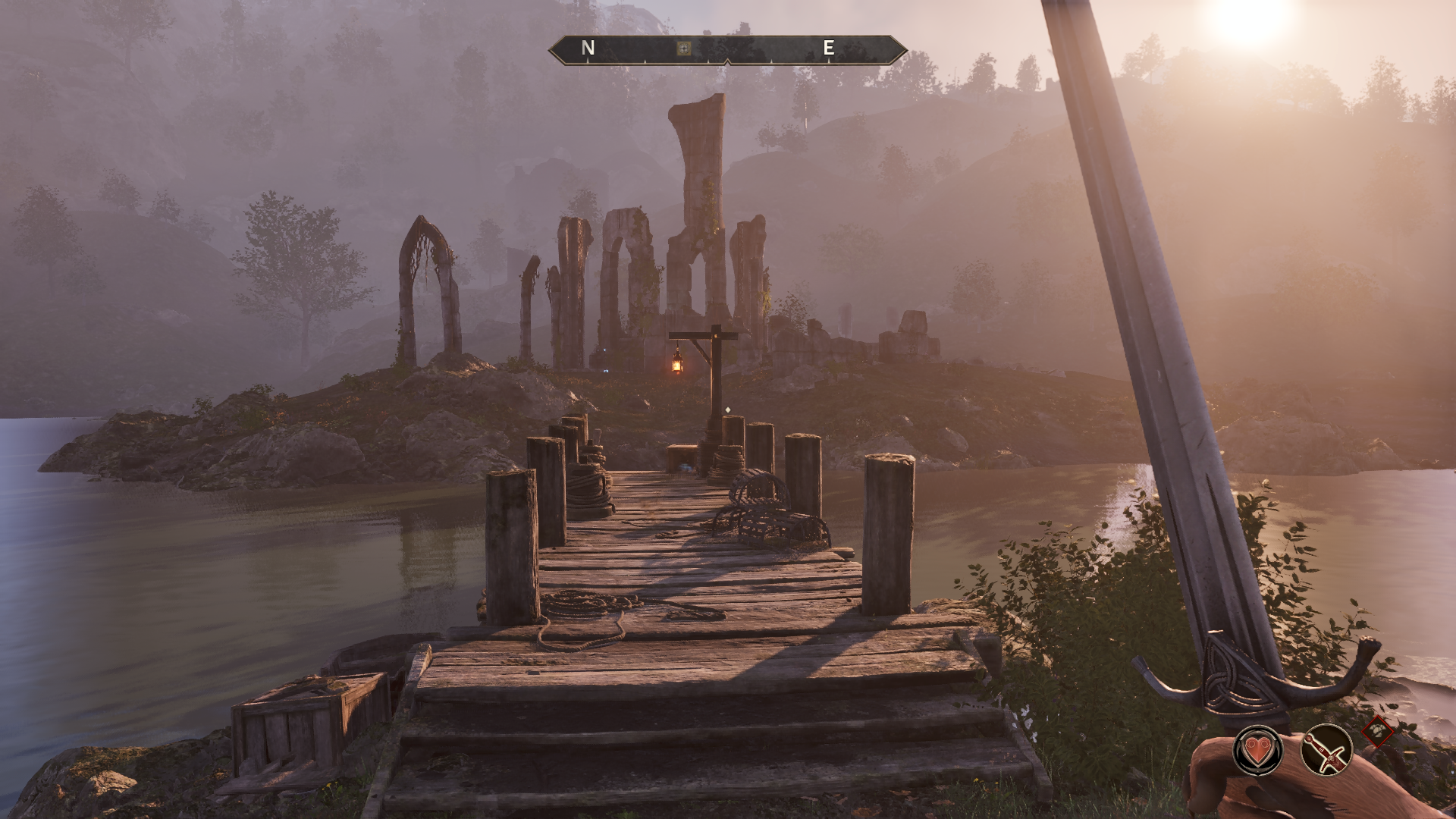Click the equipped sword weapon icon

(x=1327, y=750)
